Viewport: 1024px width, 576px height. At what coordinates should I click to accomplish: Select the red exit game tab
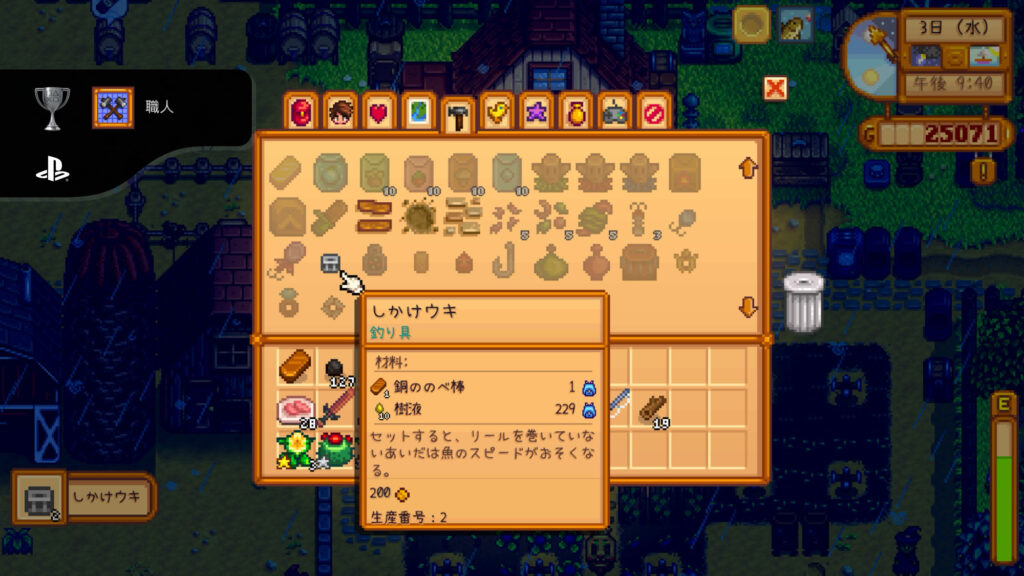coord(654,113)
